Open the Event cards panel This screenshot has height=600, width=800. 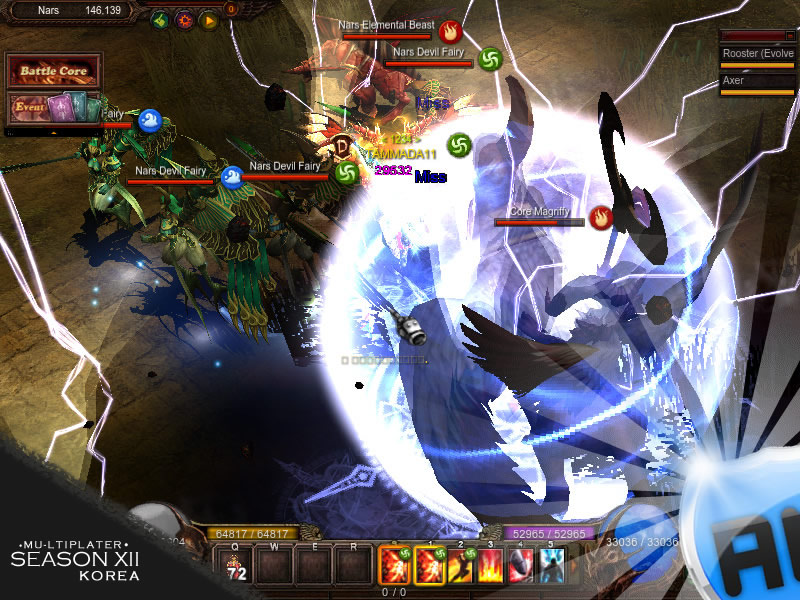click(54, 106)
